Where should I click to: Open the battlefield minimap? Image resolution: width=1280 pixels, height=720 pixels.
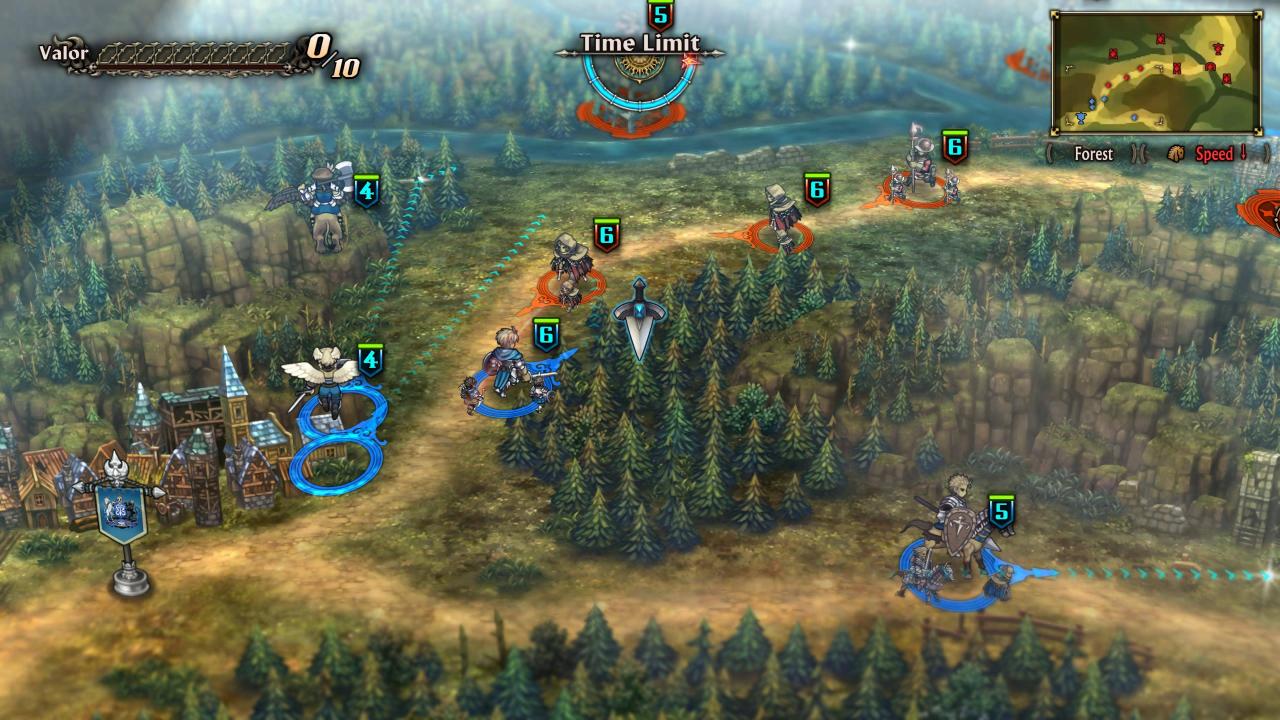(1154, 73)
